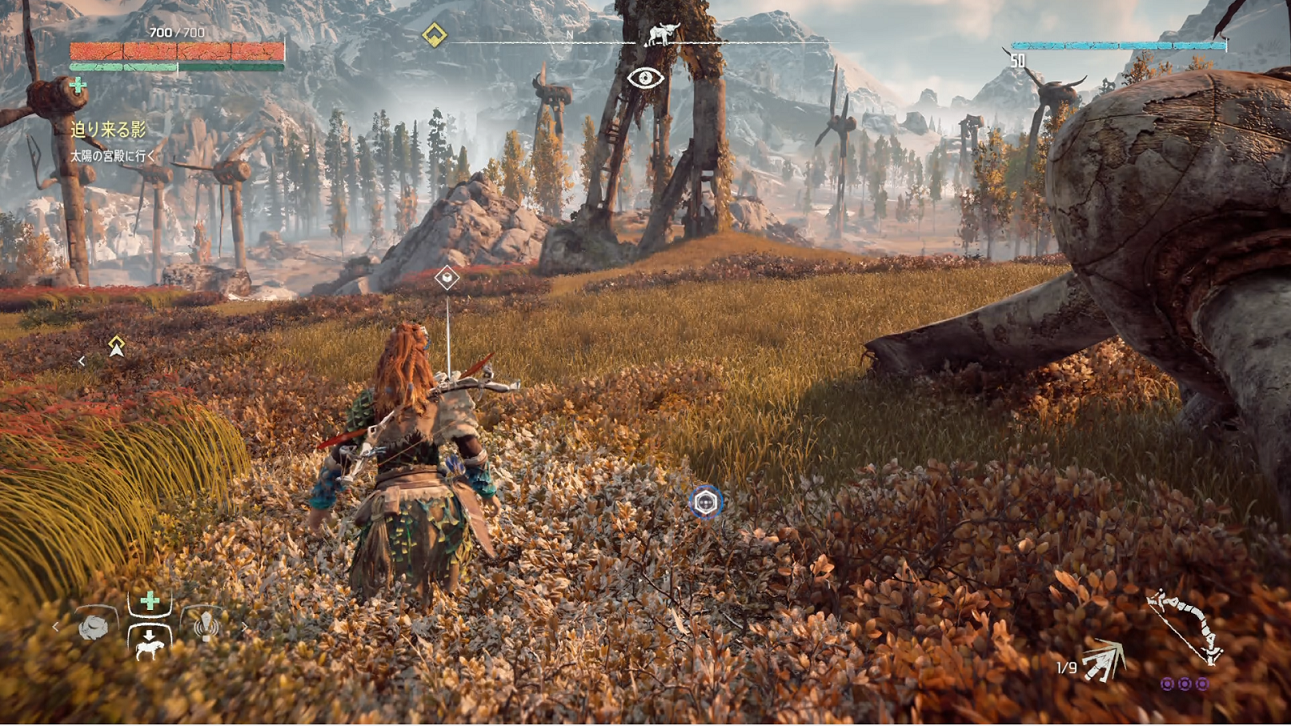Select the equipped bow weapon icon
The width and height of the screenshot is (1291, 726).
coord(1185,627)
